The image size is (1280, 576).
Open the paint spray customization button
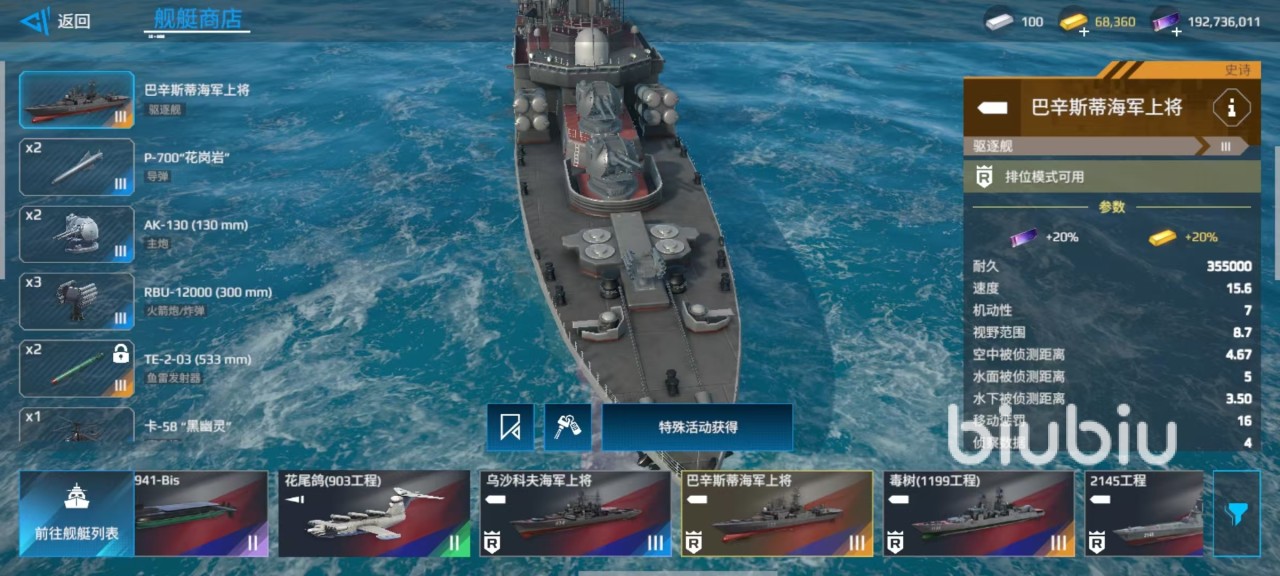(x=568, y=427)
